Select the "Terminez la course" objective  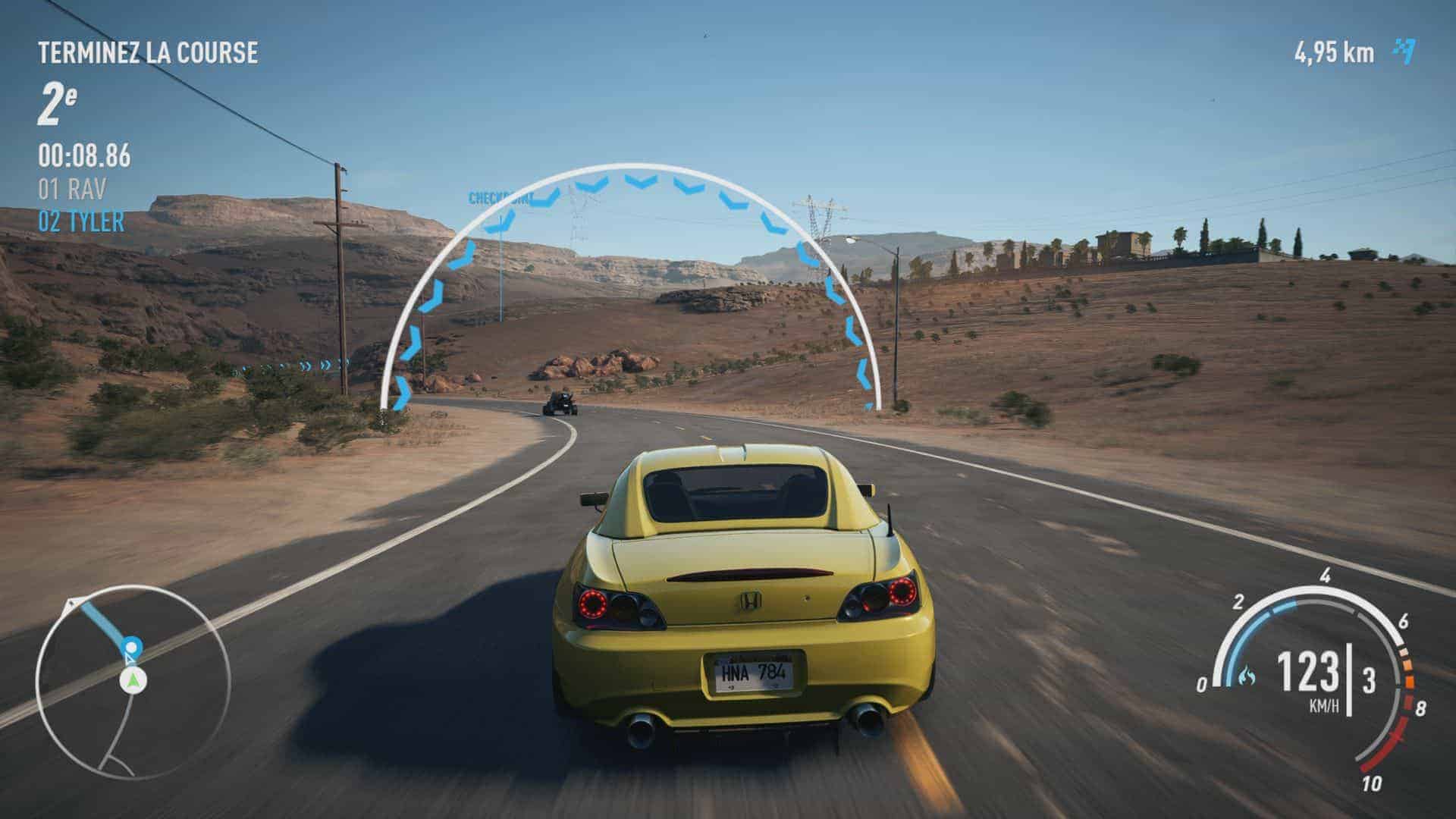(x=148, y=53)
